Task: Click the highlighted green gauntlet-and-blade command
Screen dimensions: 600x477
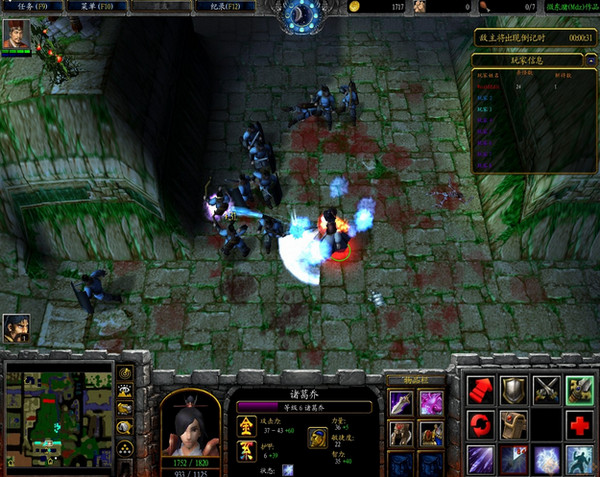Action: point(580,390)
